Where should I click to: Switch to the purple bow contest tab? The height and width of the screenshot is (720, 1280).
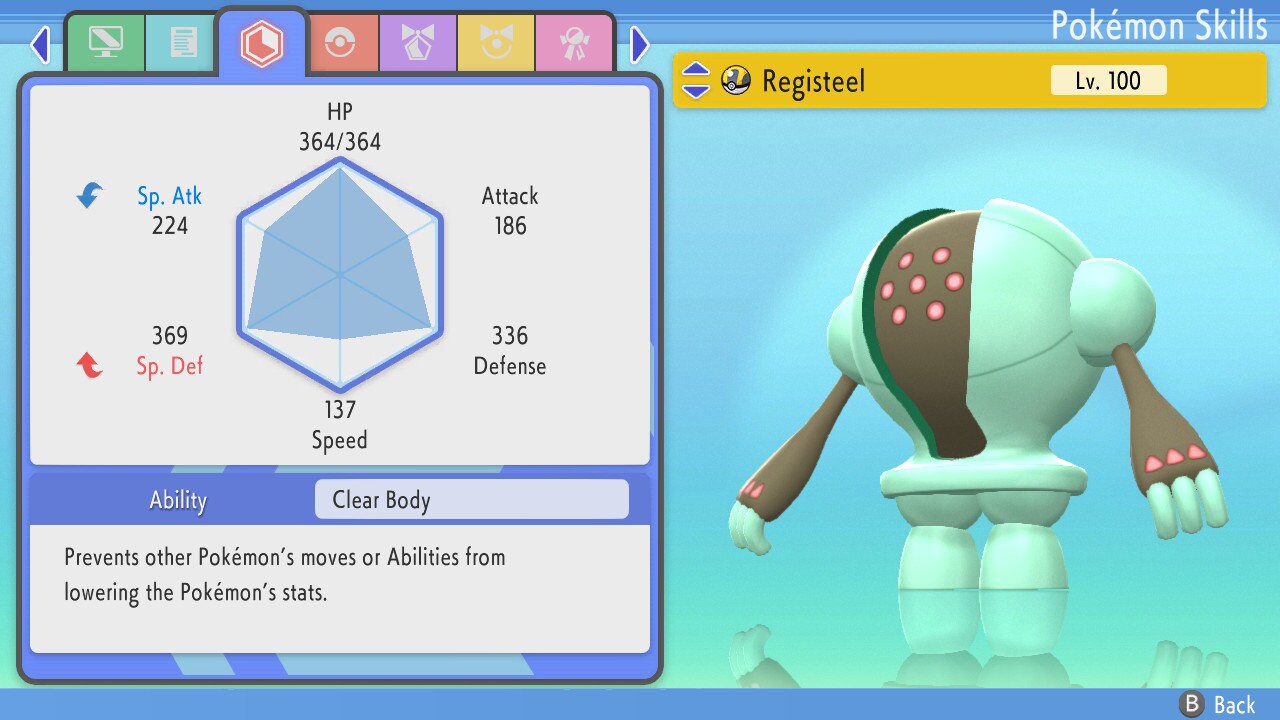417,43
